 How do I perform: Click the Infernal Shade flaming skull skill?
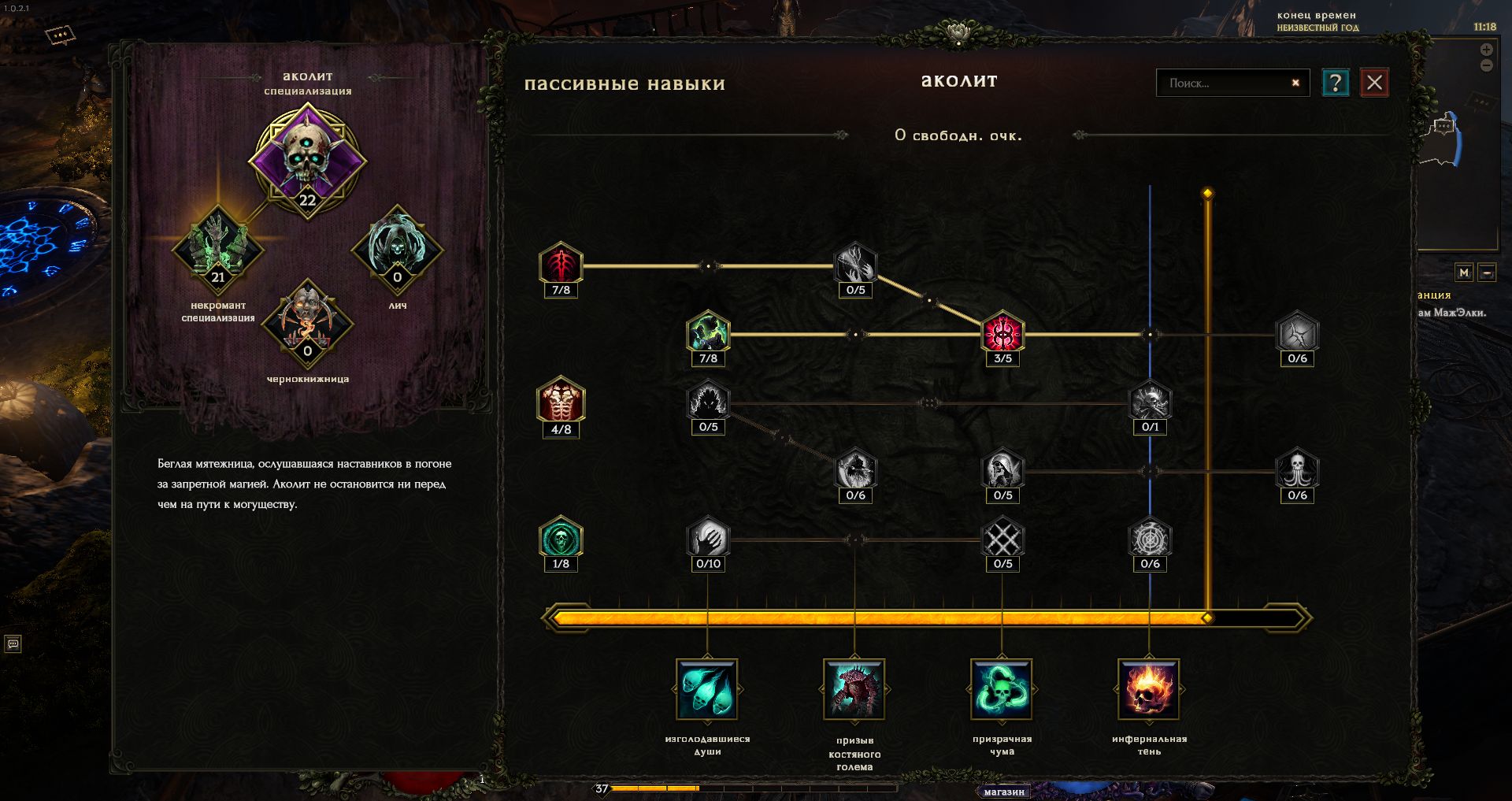tap(1149, 689)
